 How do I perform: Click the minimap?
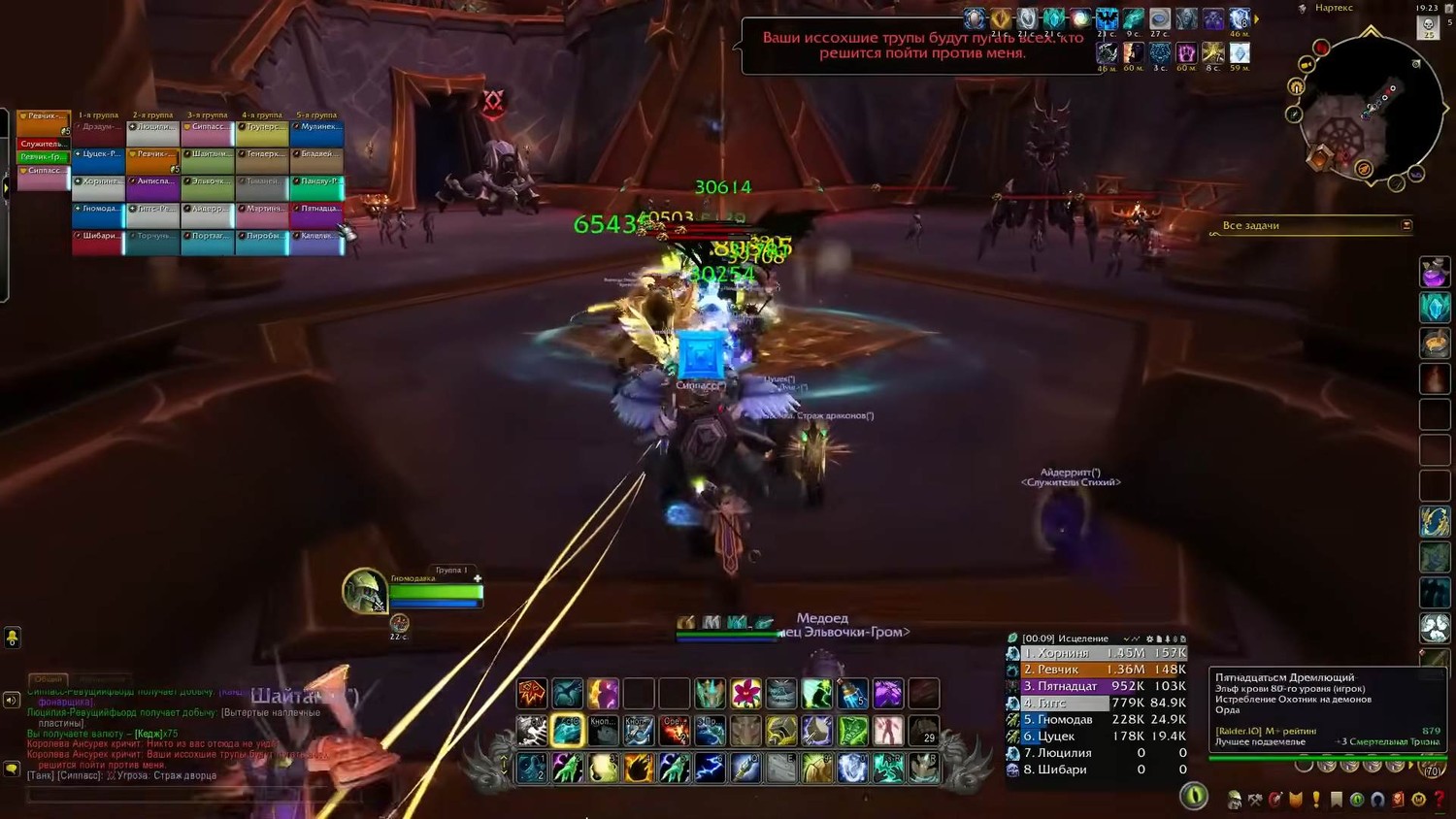pos(1364,109)
